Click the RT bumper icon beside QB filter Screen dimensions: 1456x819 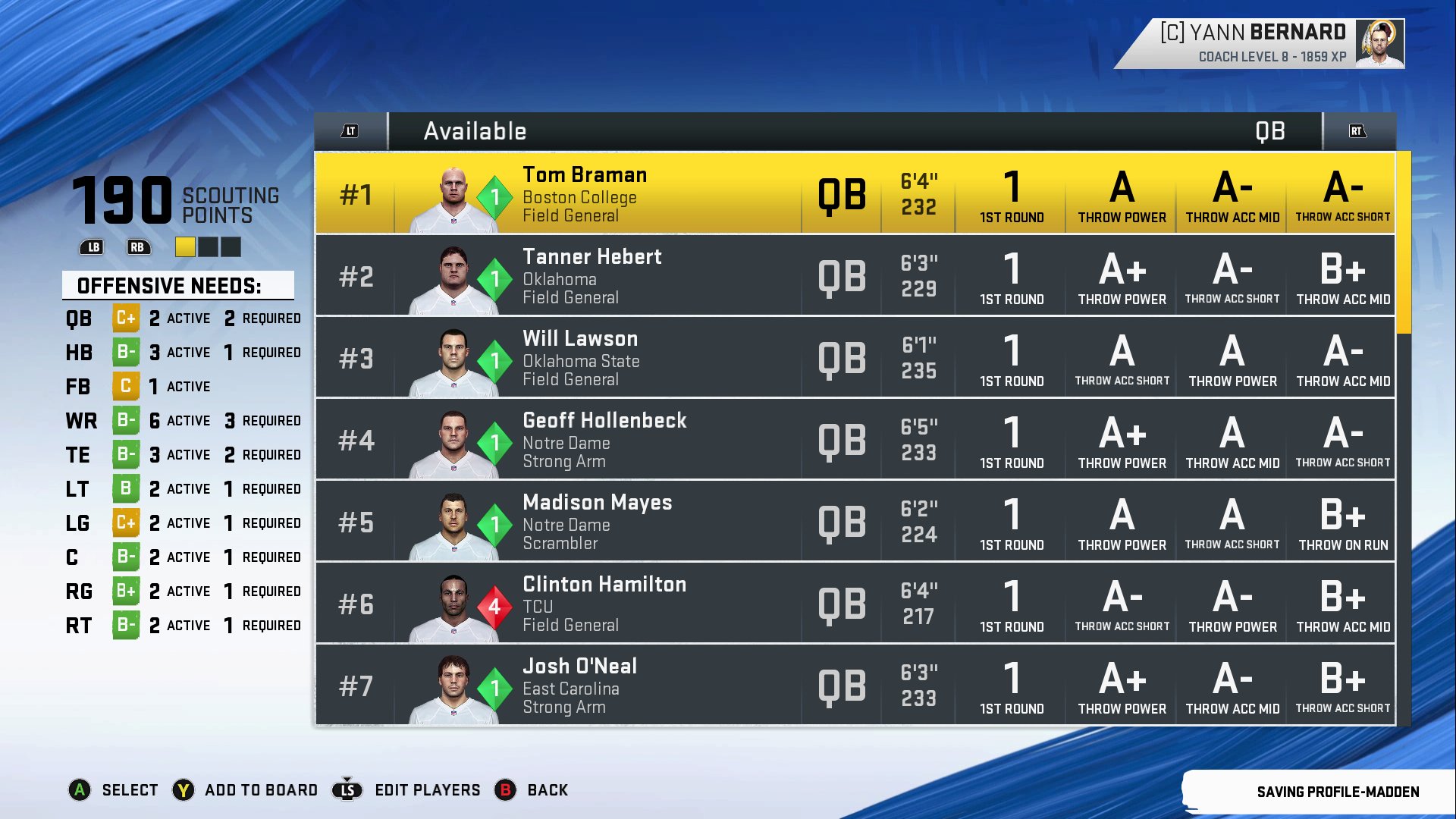(x=1357, y=130)
